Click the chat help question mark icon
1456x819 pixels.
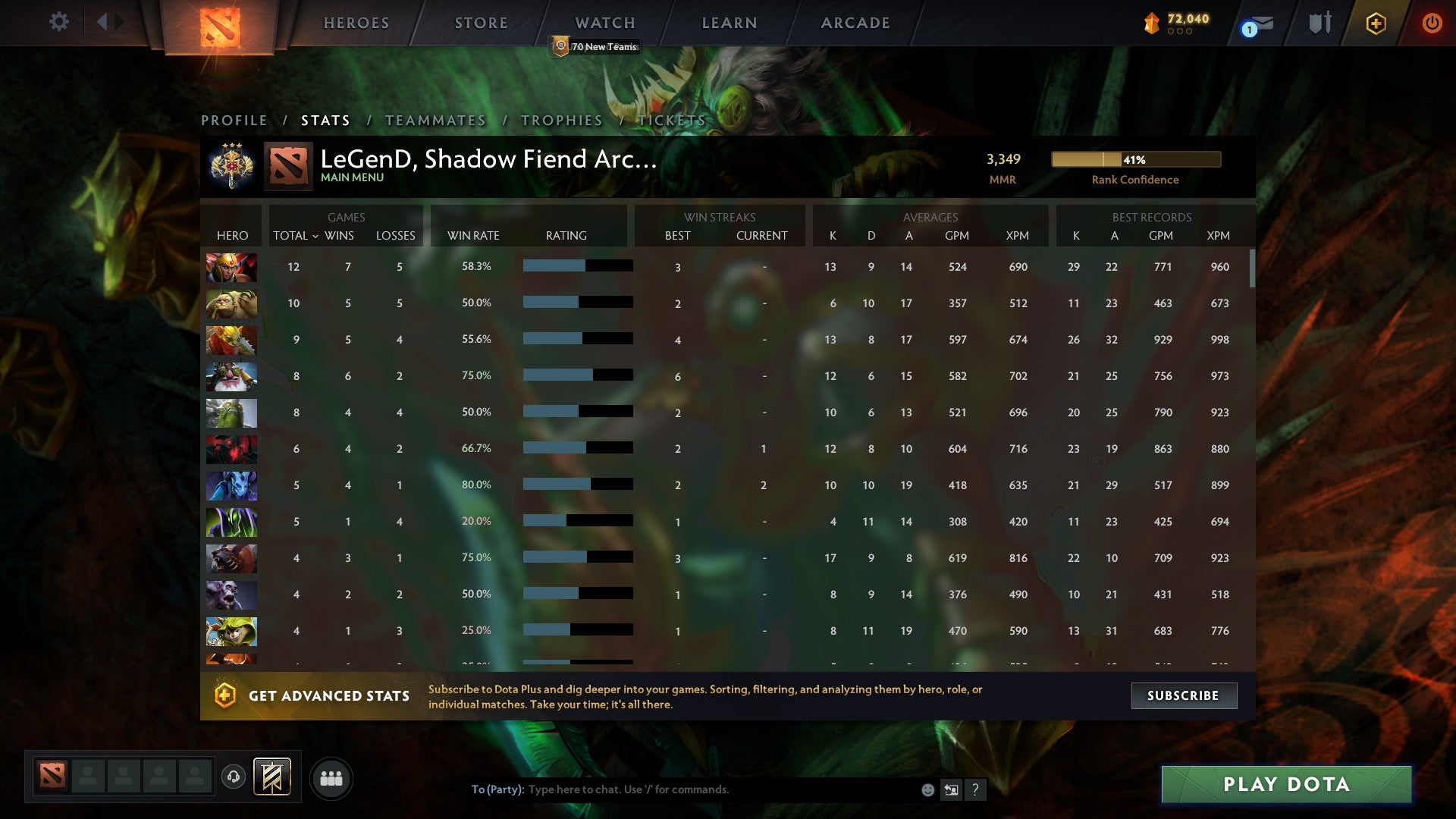coord(976,789)
